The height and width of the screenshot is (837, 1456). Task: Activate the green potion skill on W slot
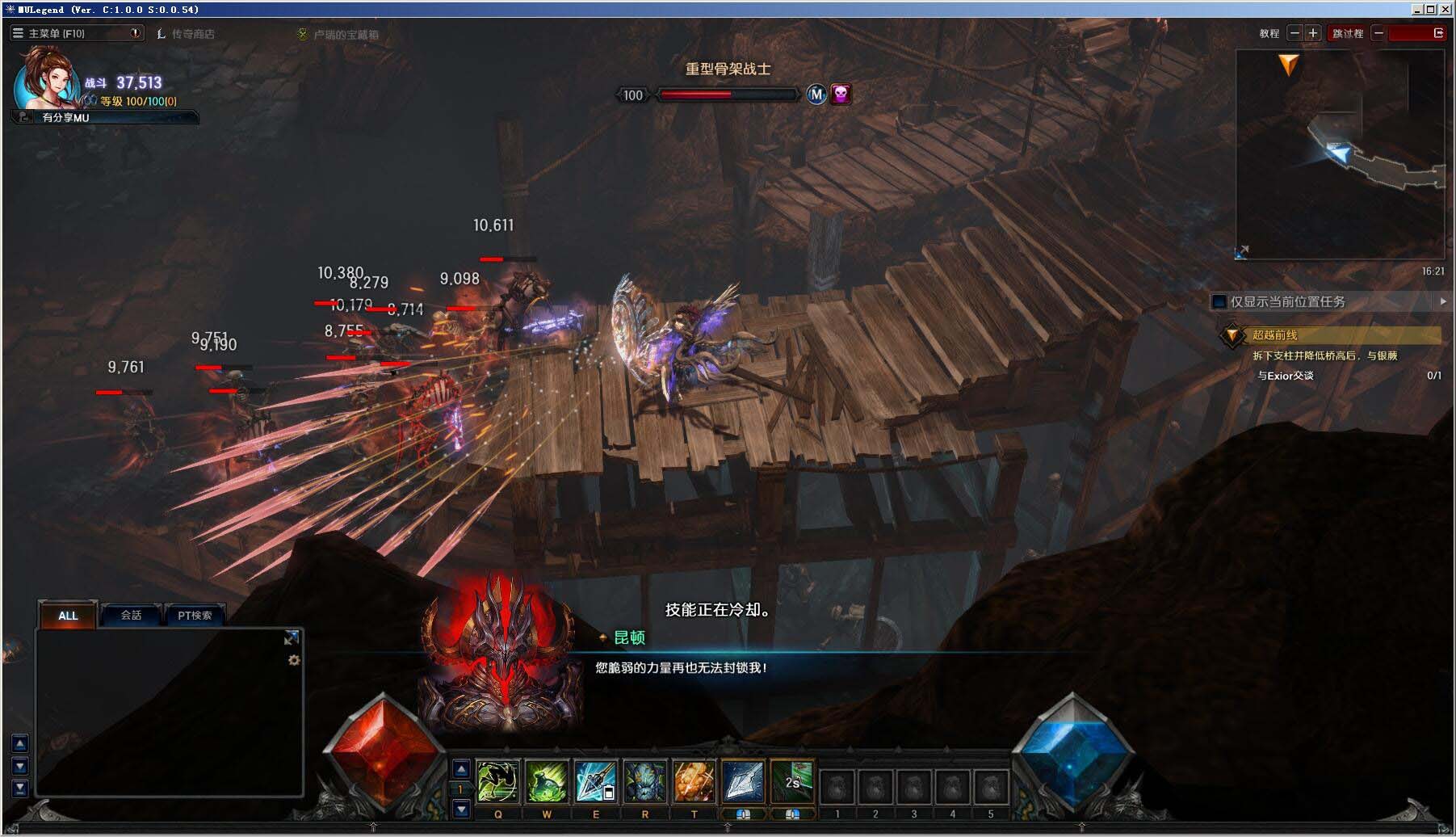click(x=548, y=780)
